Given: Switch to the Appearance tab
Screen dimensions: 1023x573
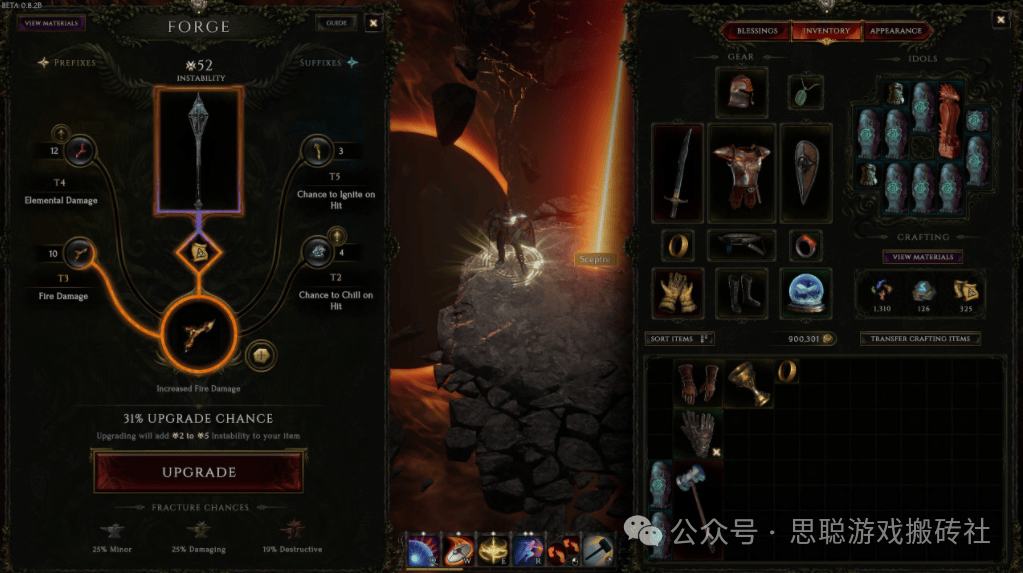Looking at the screenshot, I should pos(895,31).
